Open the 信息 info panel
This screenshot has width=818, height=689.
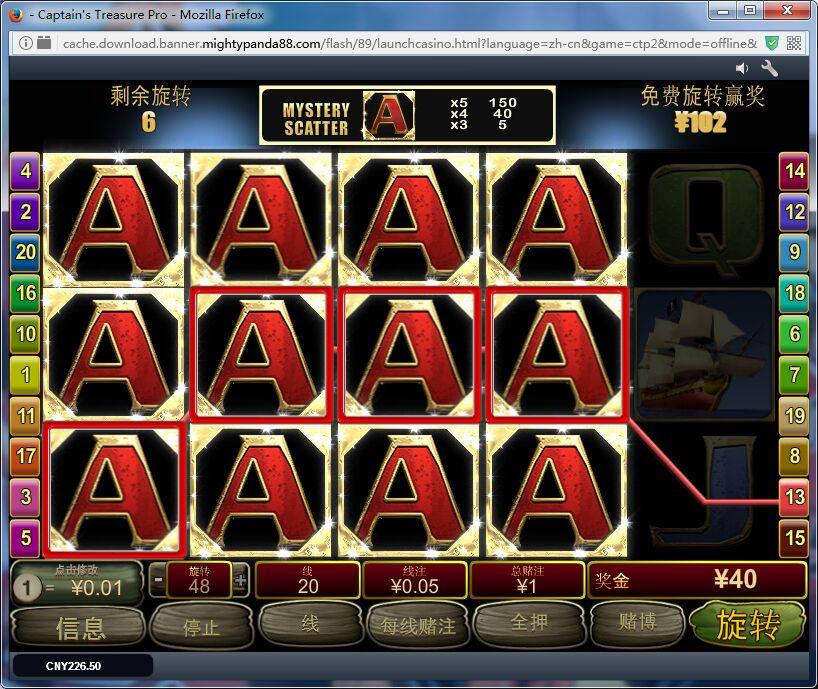tap(80, 628)
